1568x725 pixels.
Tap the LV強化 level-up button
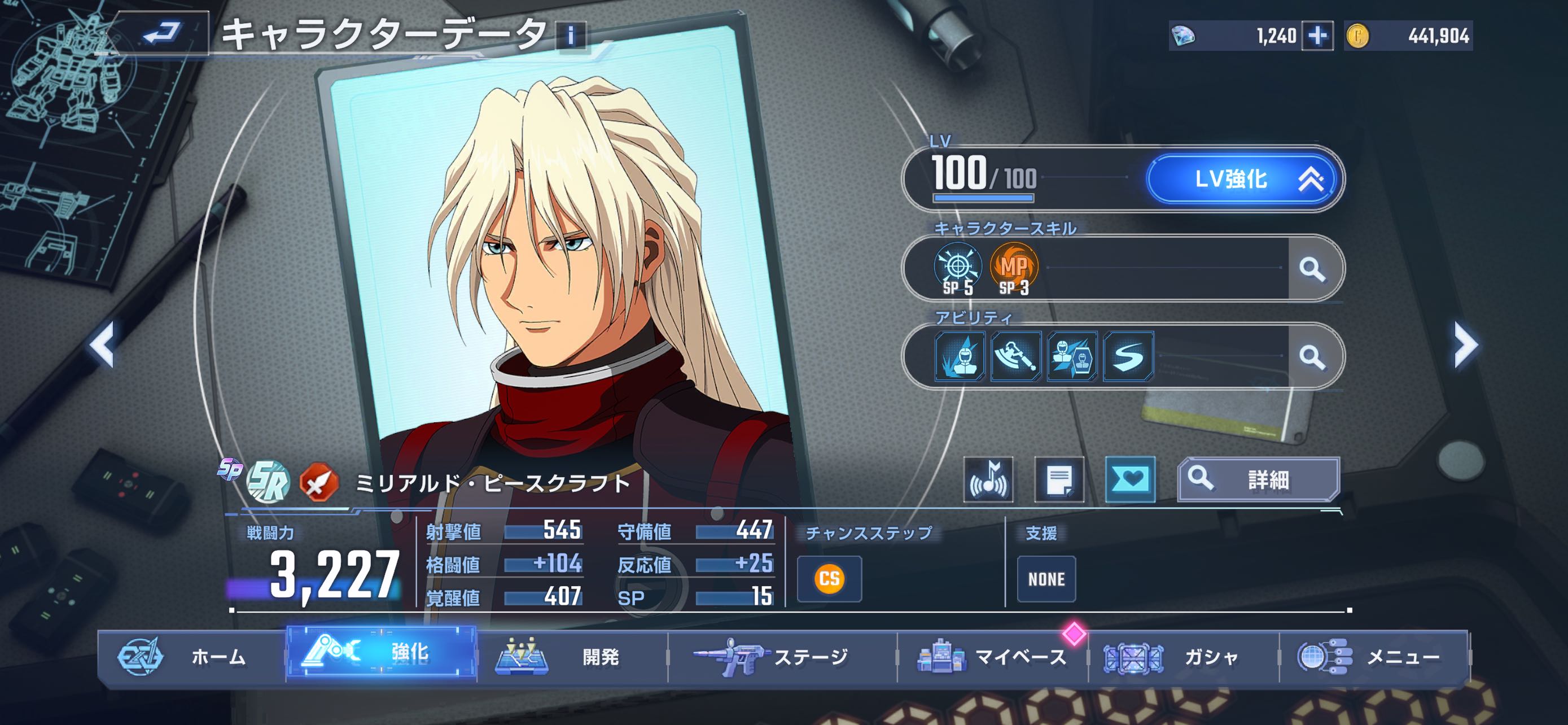click(x=1243, y=179)
